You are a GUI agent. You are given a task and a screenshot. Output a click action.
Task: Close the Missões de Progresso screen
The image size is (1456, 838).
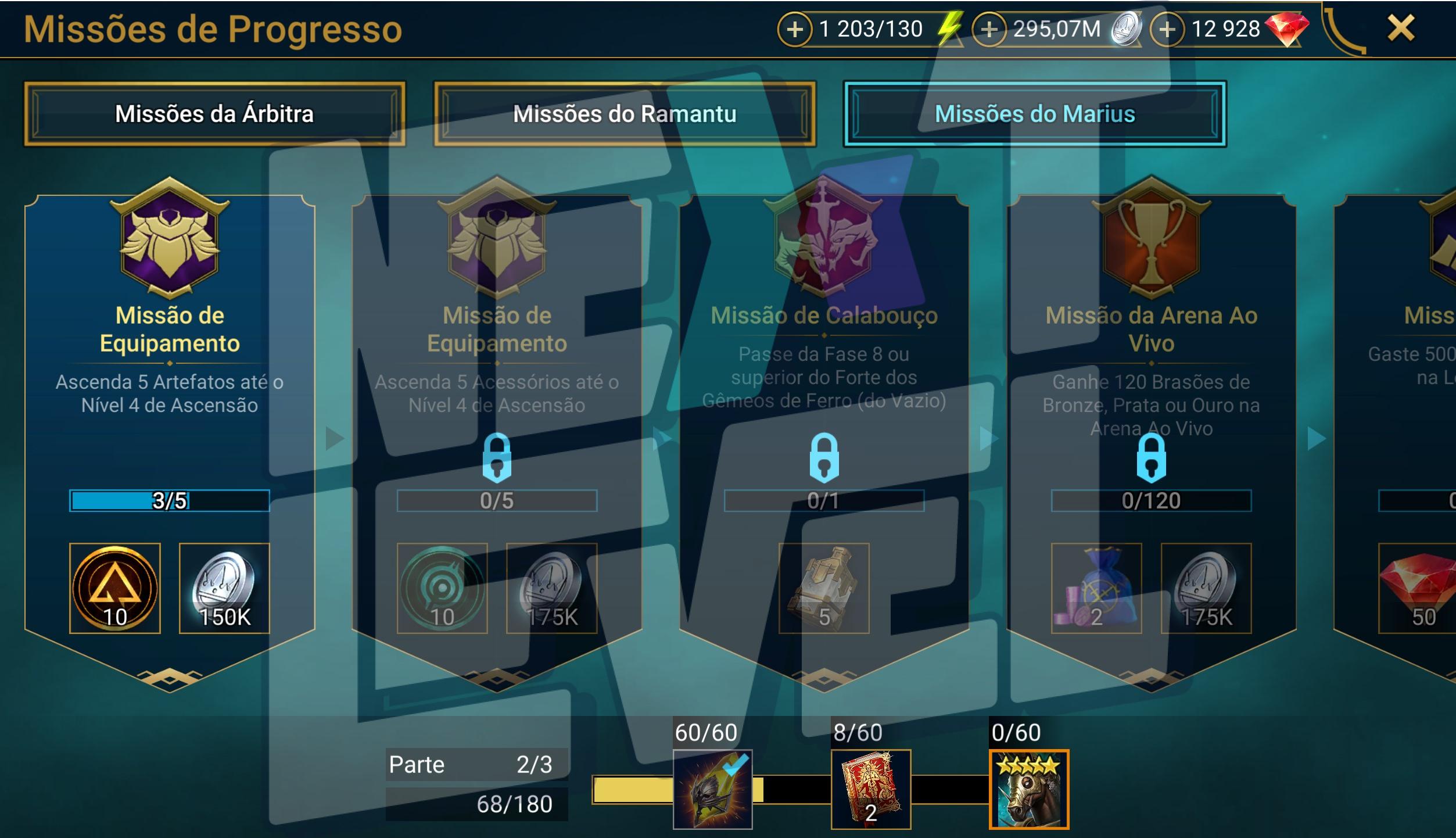click(1401, 28)
